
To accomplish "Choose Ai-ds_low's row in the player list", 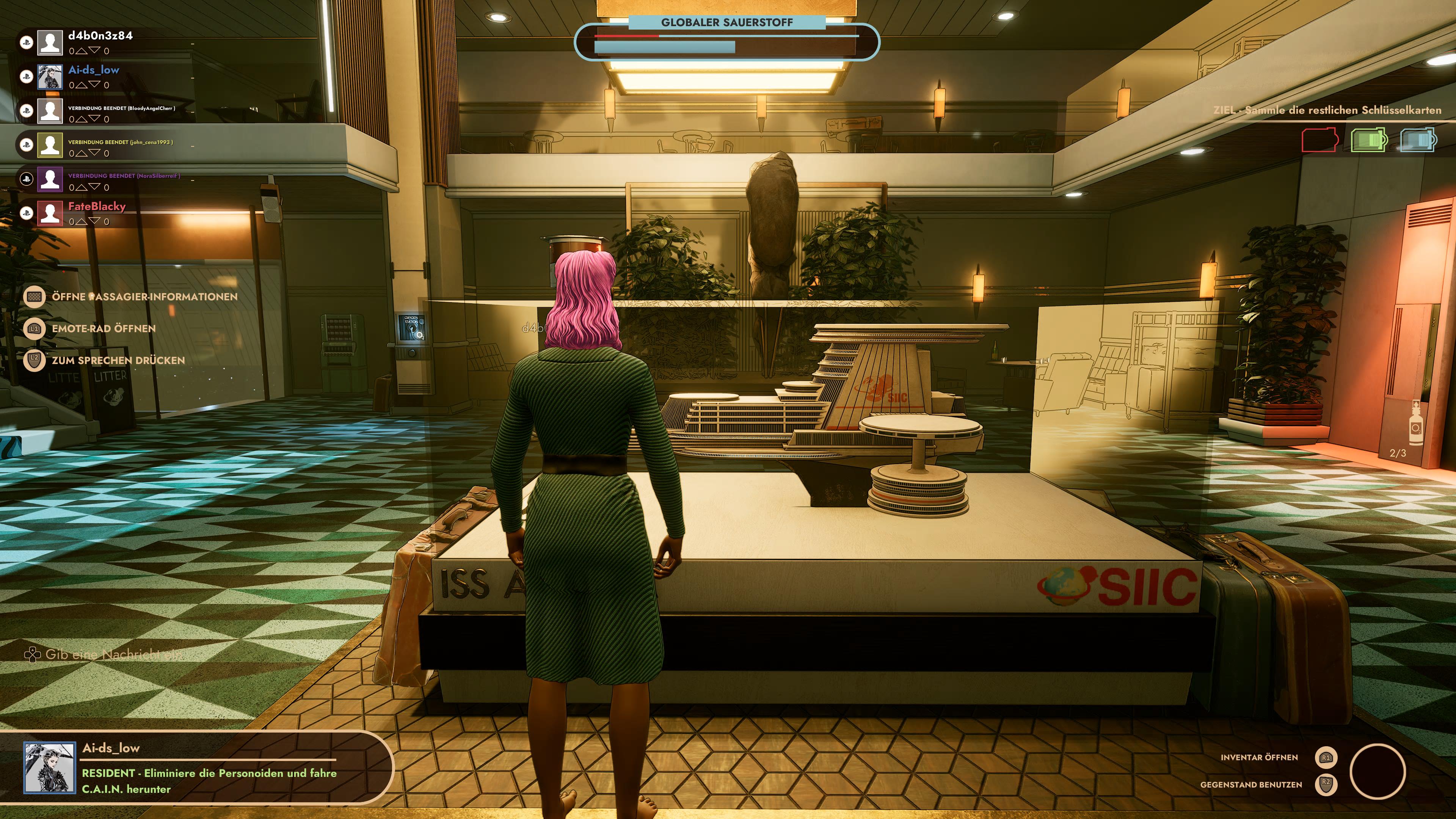I will (x=93, y=70).
